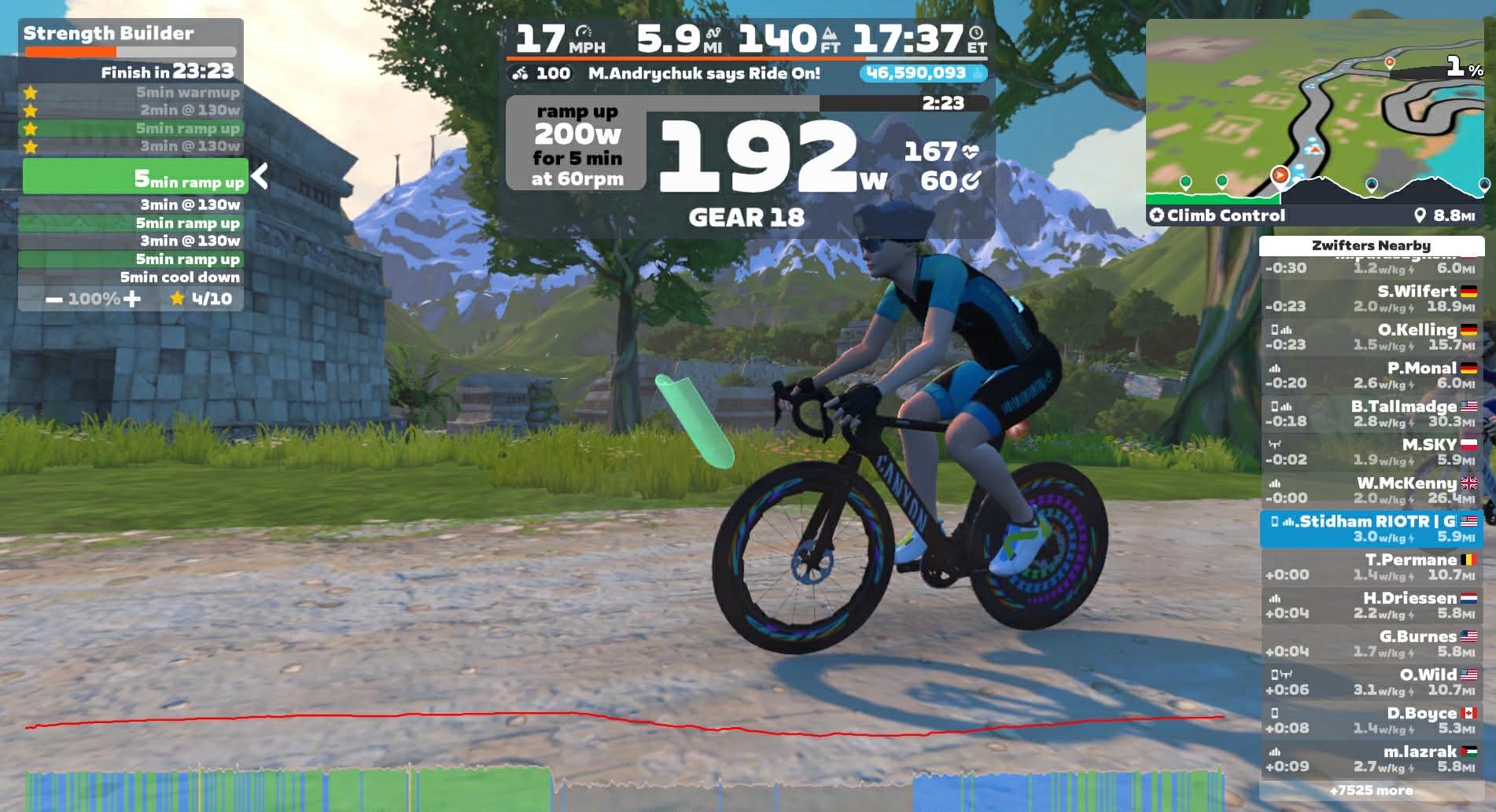This screenshot has width=1496, height=812.
Task: Decrease workout intensity with the minus button
Action: click(x=54, y=299)
